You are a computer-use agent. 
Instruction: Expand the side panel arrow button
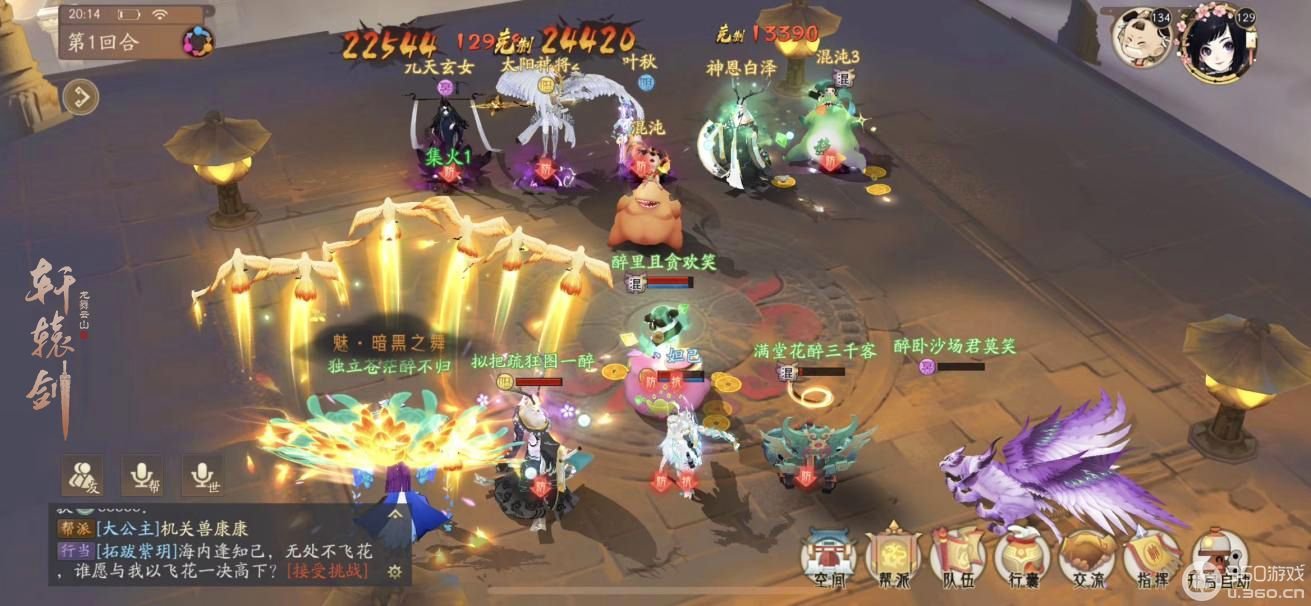pos(80,97)
